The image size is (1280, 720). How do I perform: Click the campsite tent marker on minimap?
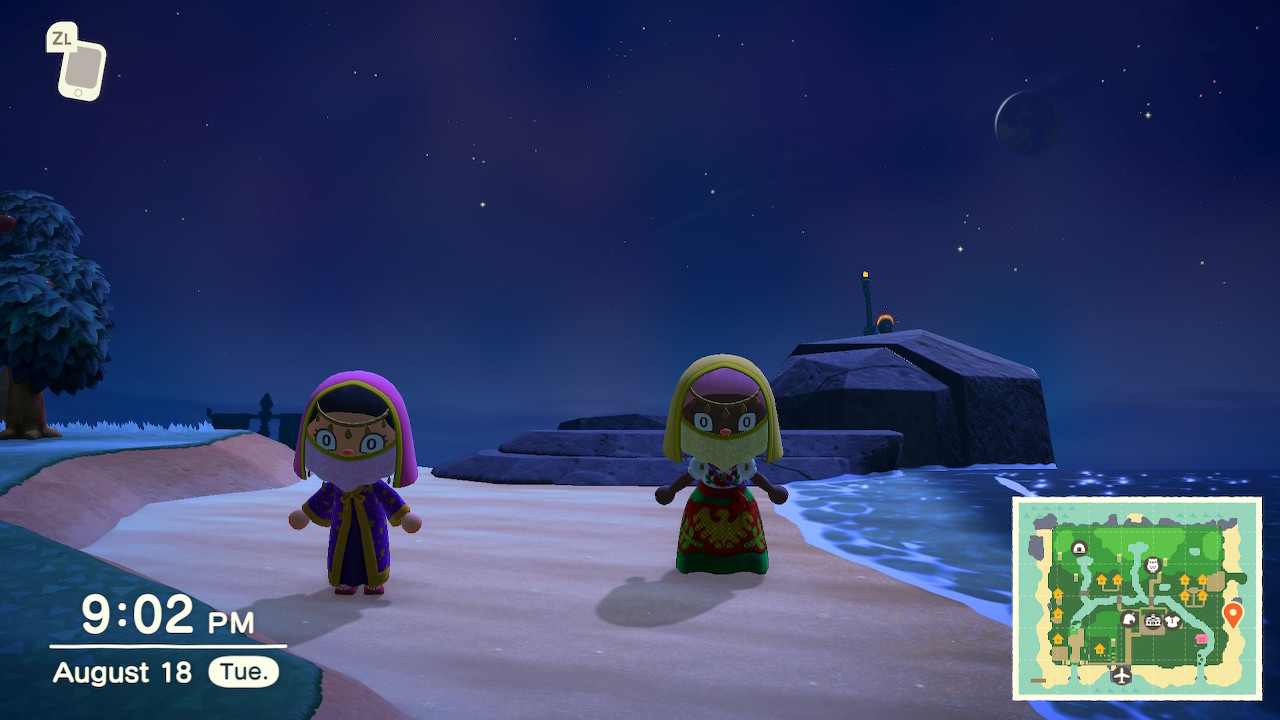coord(1079,548)
